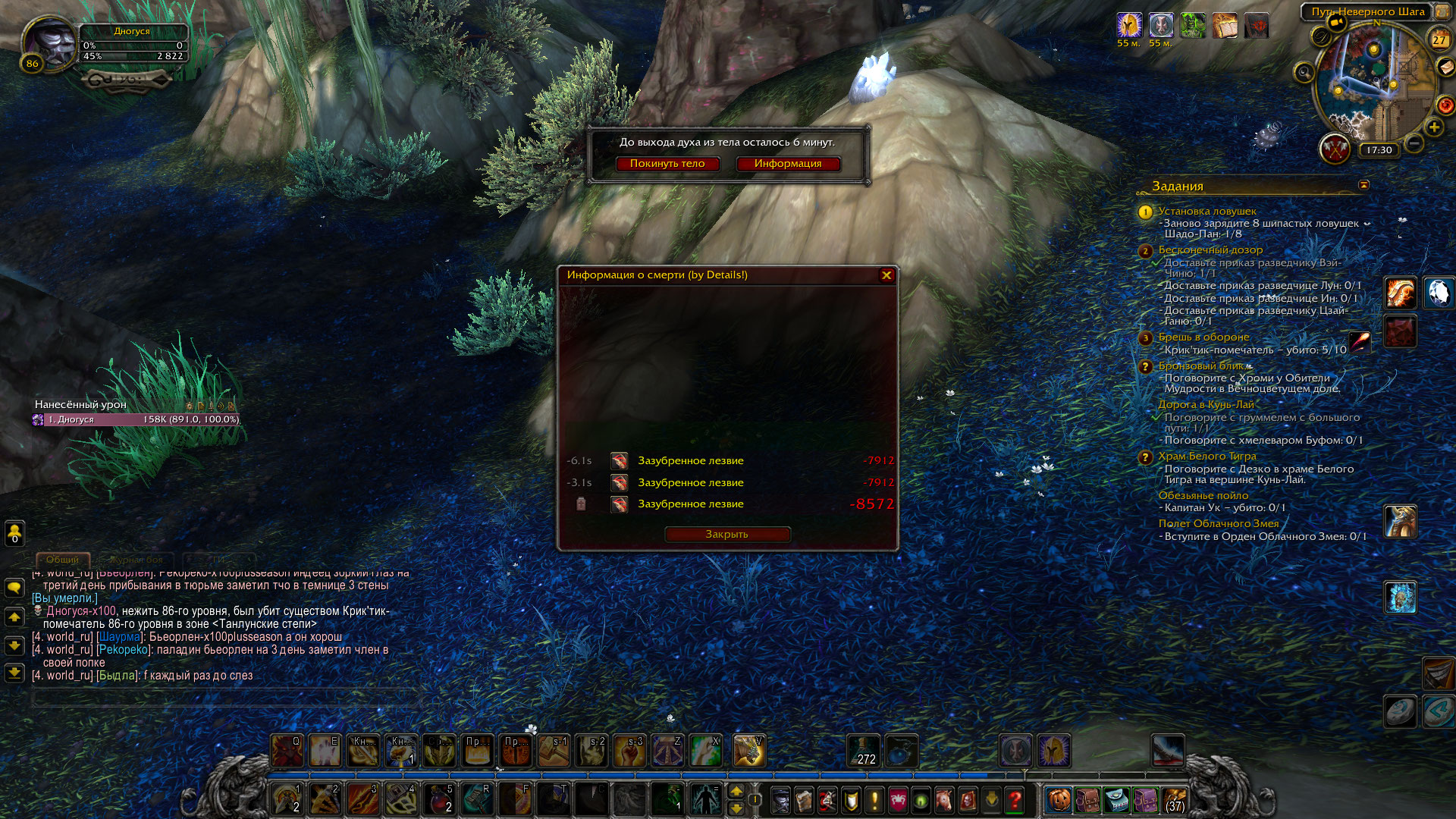Switch to the Общий chat tab
This screenshot has width=1456, height=819.
(x=62, y=560)
